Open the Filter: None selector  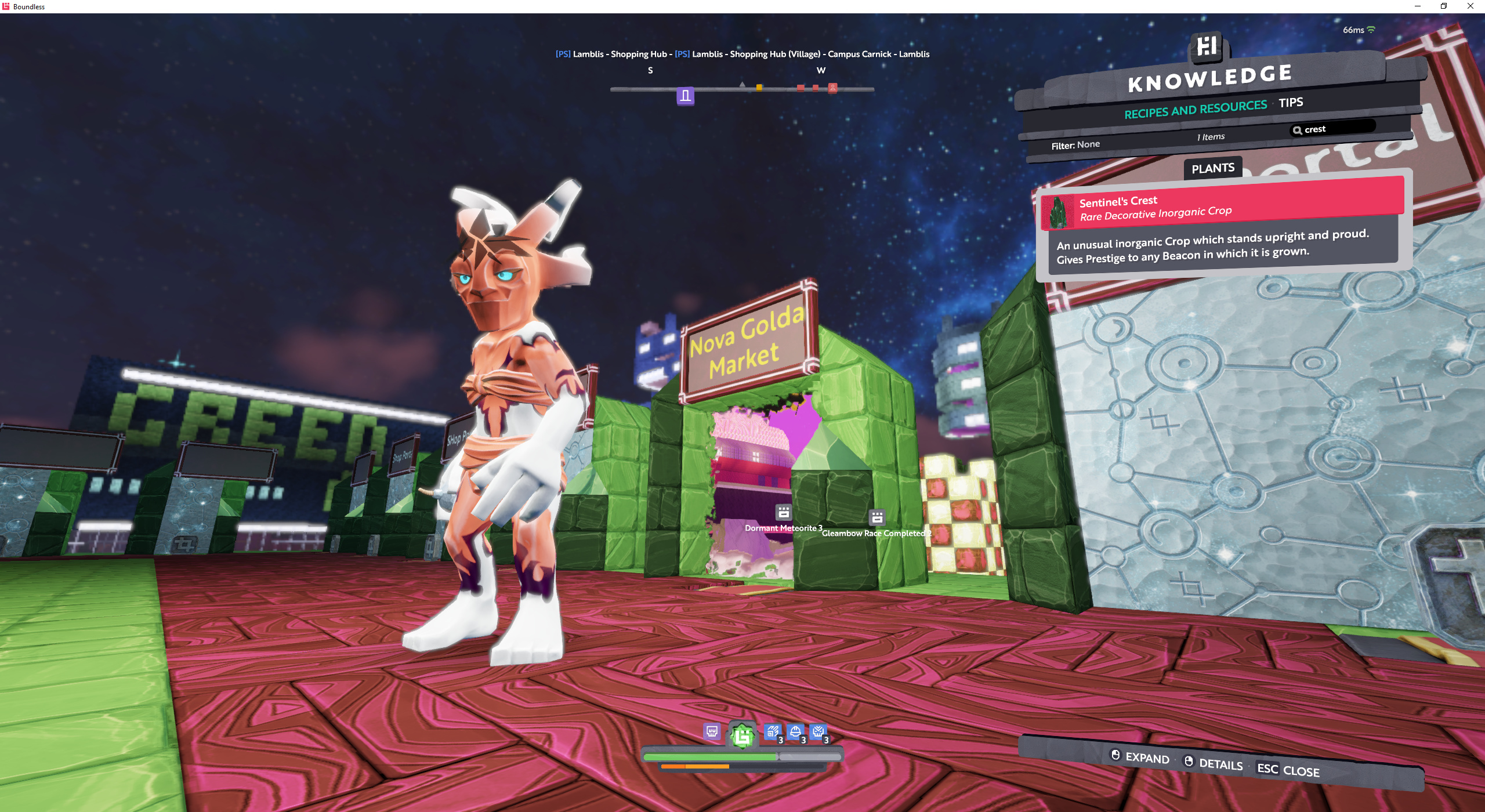click(x=1075, y=145)
